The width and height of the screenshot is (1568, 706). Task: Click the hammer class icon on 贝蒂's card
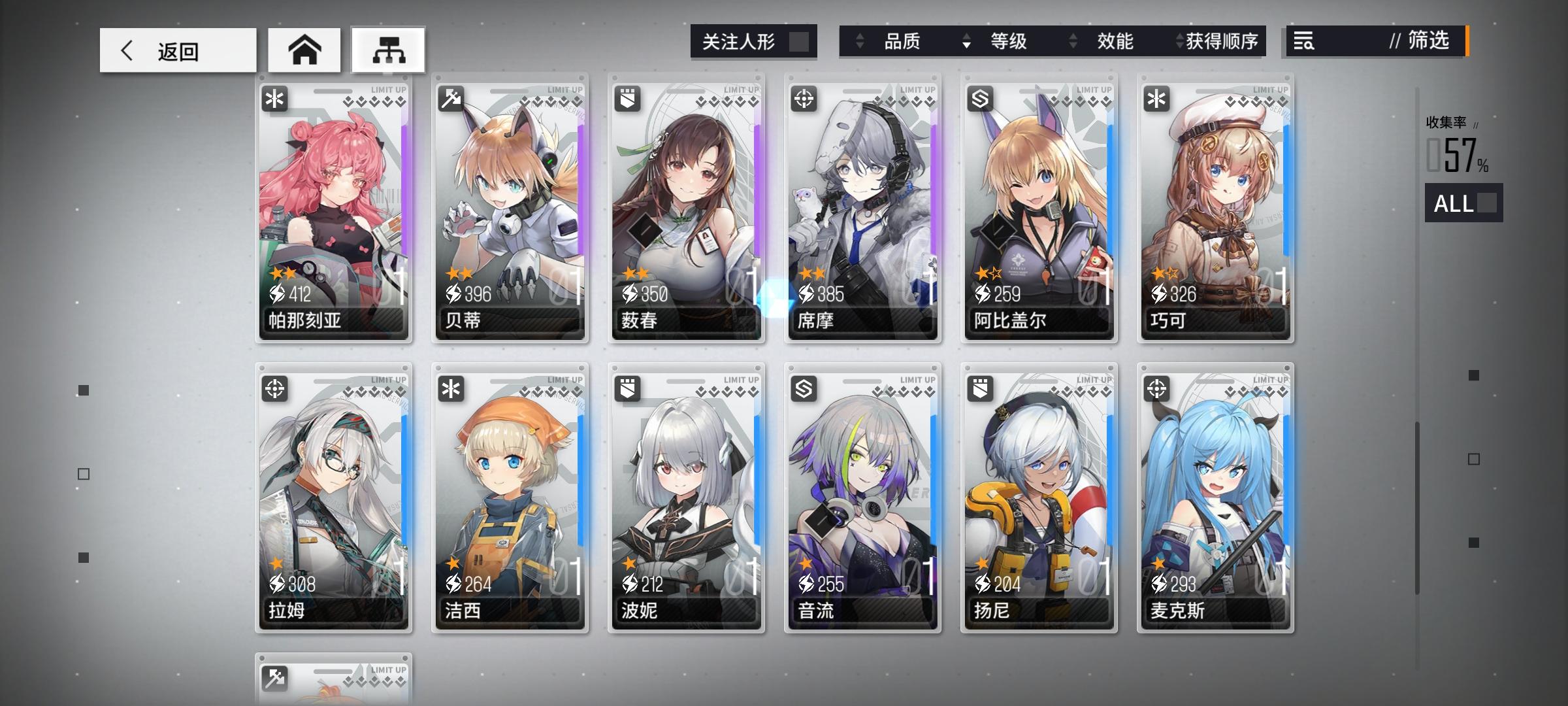point(451,99)
